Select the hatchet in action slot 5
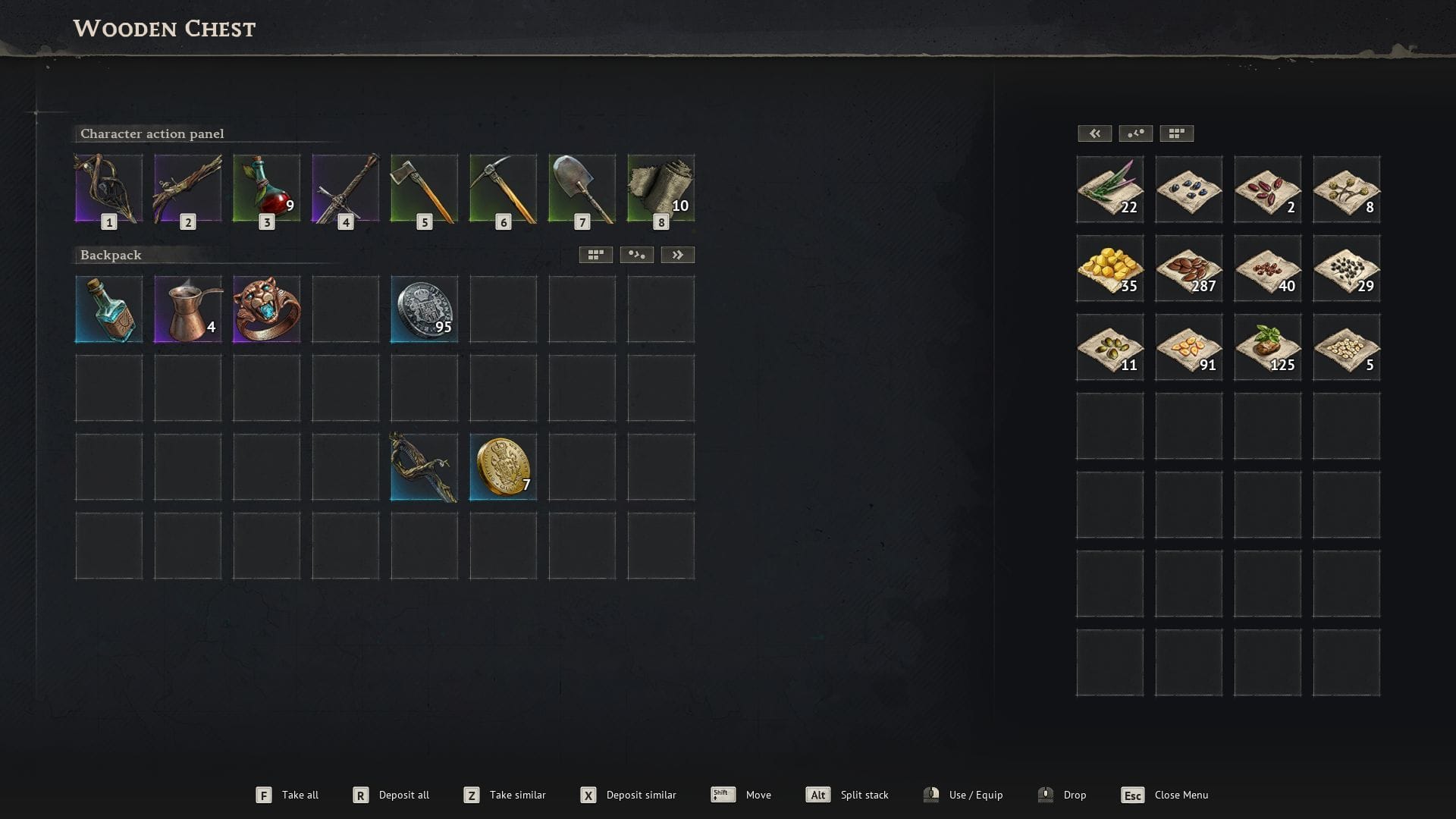 pyautogui.click(x=424, y=189)
